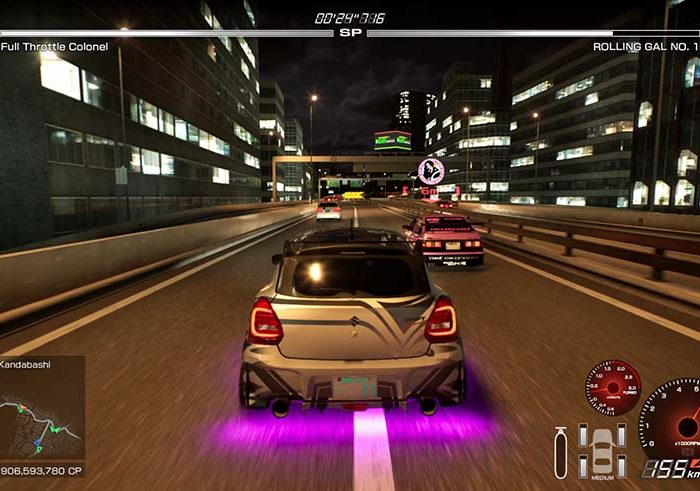Click the rival's pink butterfly emblem marker
This screenshot has width=700, height=491.
click(x=432, y=169)
